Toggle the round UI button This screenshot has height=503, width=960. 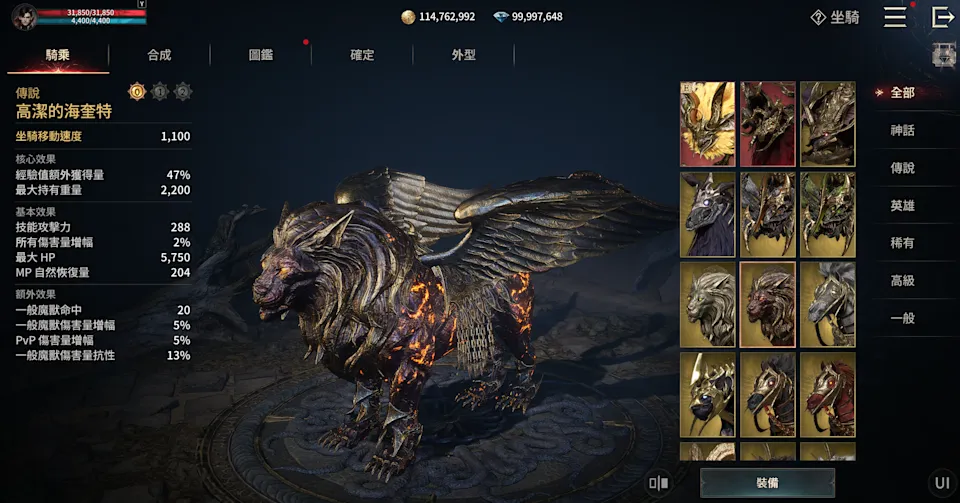coord(942,483)
